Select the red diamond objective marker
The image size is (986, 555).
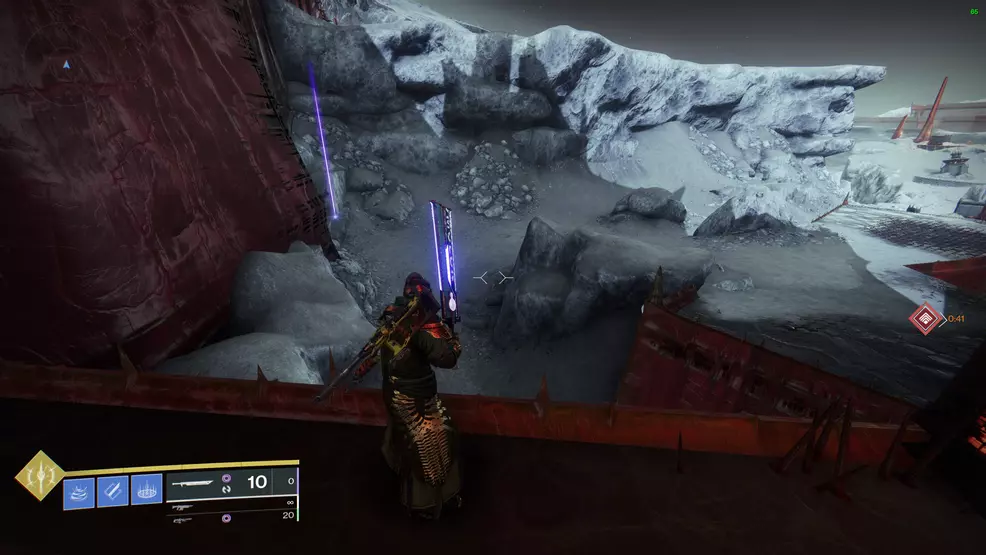click(924, 319)
